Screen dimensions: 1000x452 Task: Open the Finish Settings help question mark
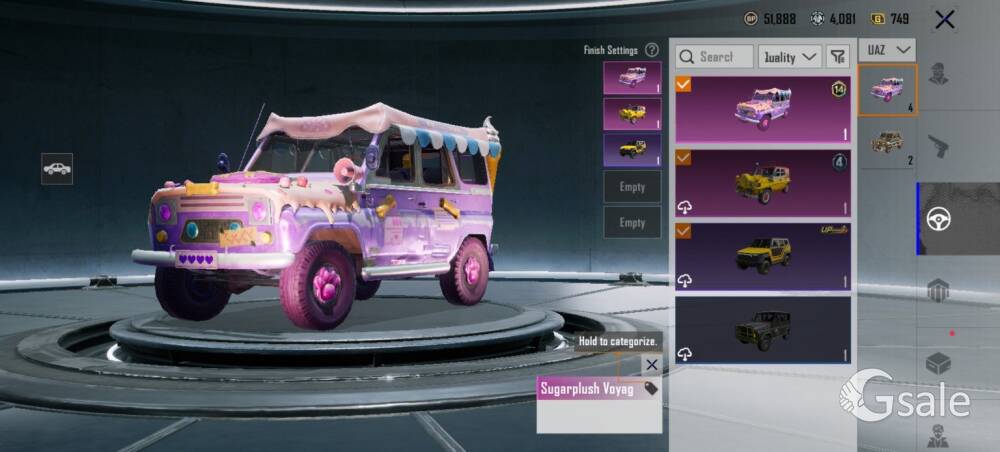[652, 50]
